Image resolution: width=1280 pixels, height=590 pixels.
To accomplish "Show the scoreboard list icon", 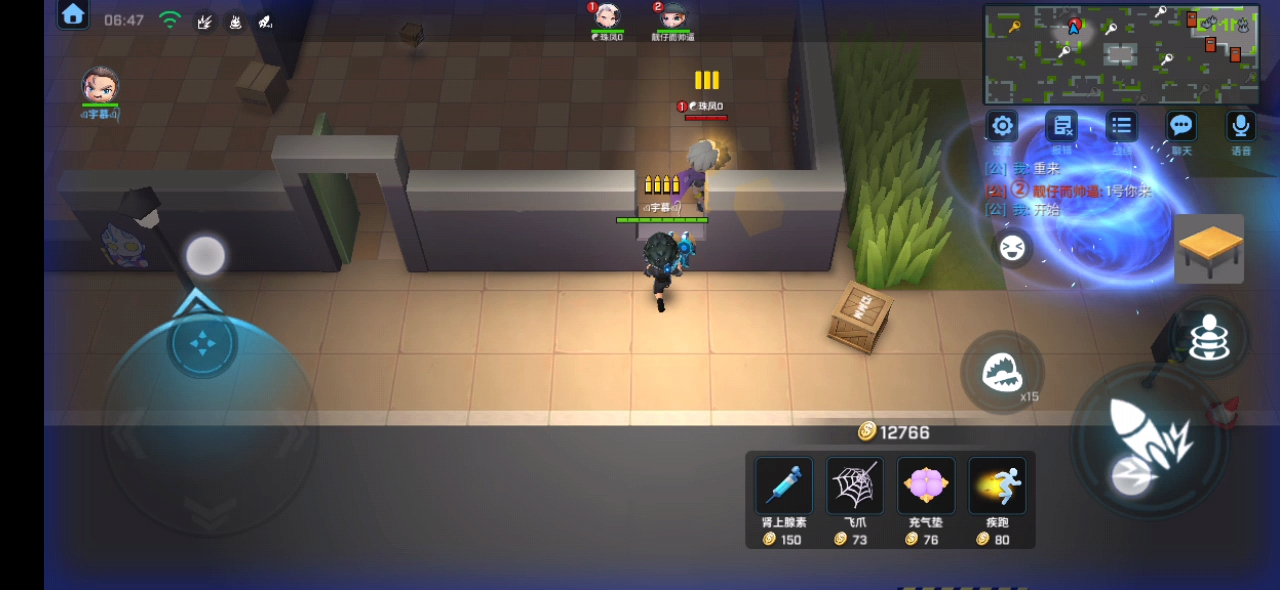I will click(1121, 126).
